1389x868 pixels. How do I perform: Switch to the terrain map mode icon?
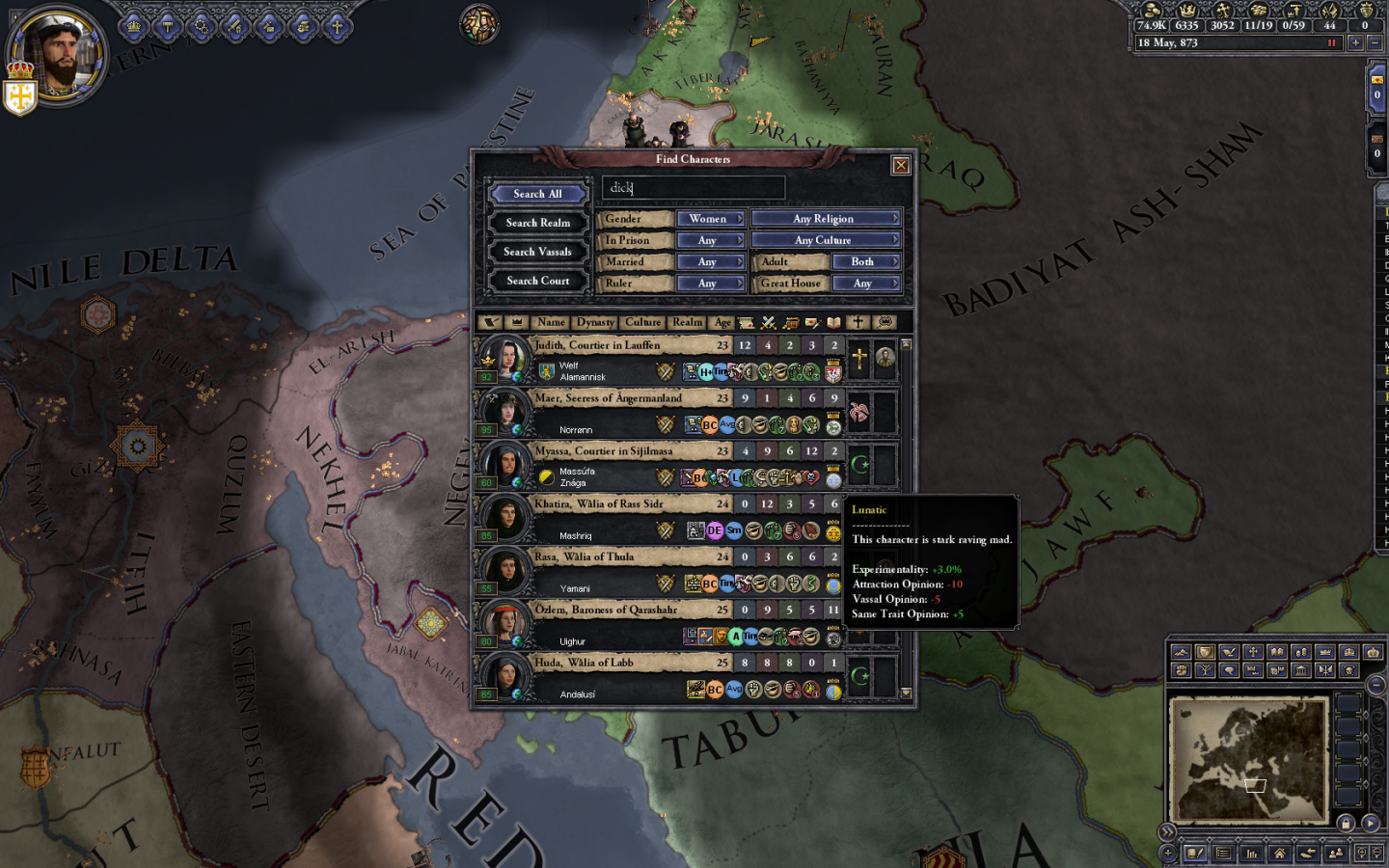tap(1180, 652)
